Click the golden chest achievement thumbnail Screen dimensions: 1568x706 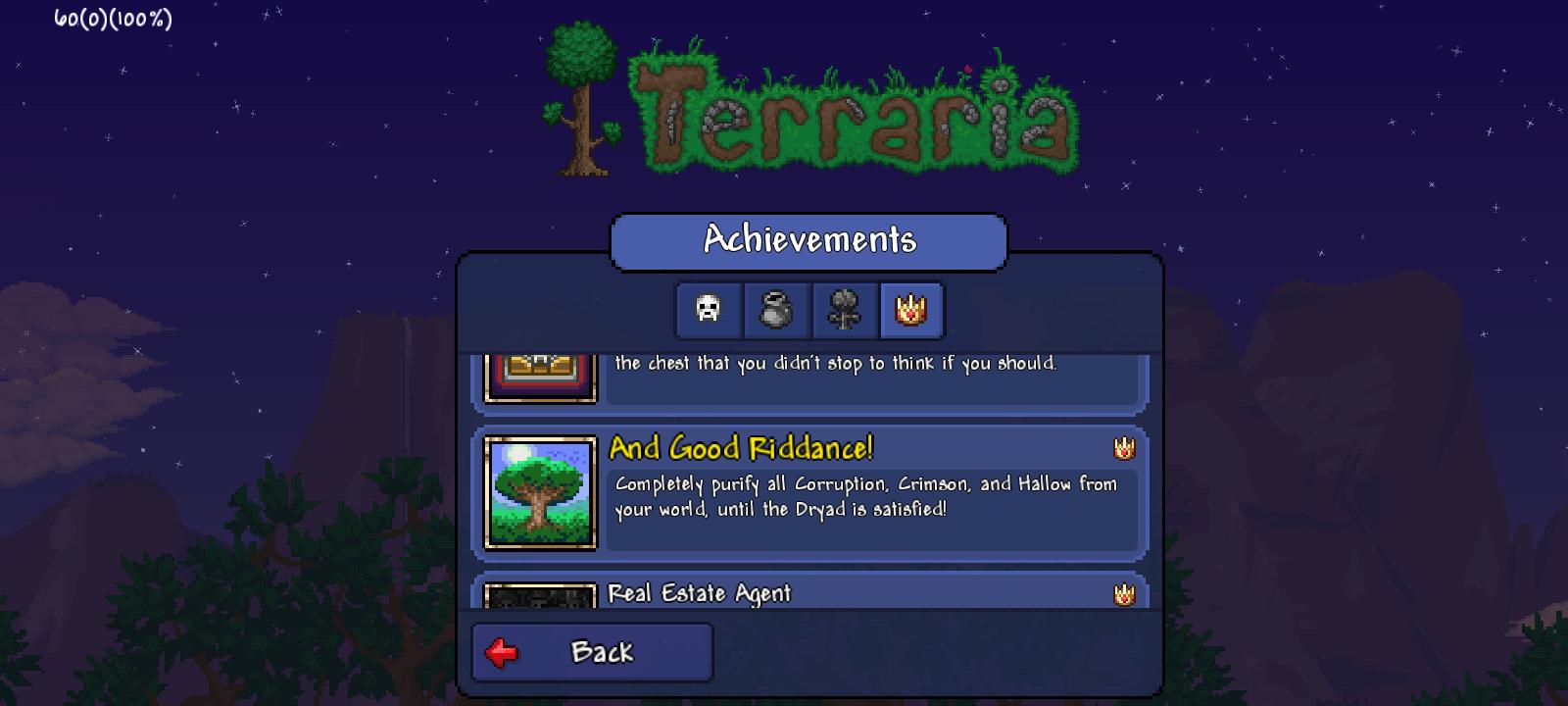[x=540, y=376]
